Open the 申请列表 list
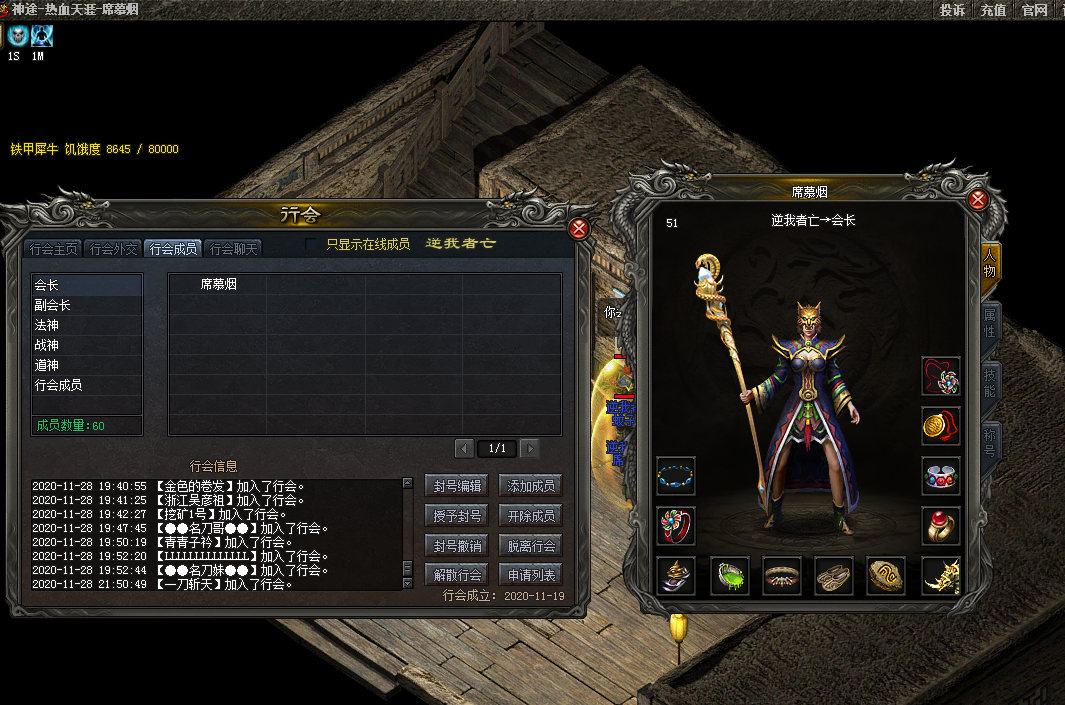This screenshot has height=705, width=1065. pyautogui.click(x=530, y=575)
